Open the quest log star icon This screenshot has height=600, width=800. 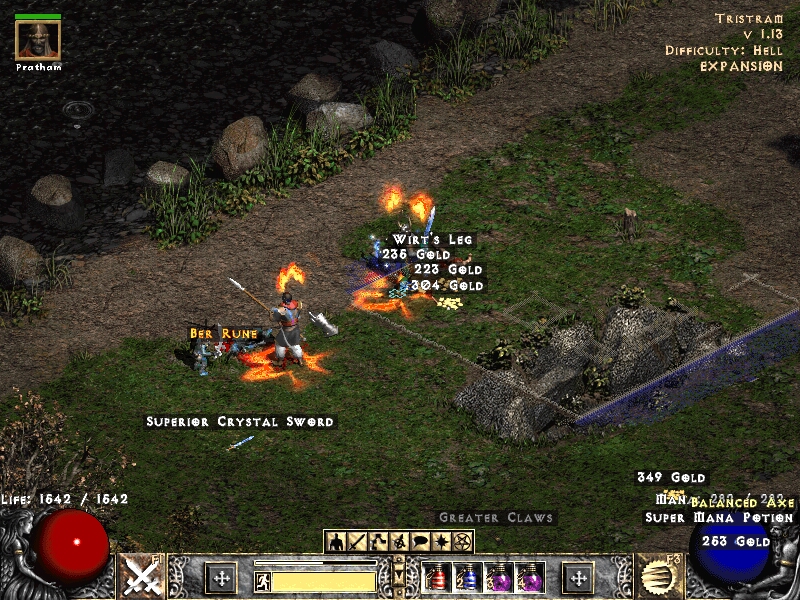[x=441, y=541]
